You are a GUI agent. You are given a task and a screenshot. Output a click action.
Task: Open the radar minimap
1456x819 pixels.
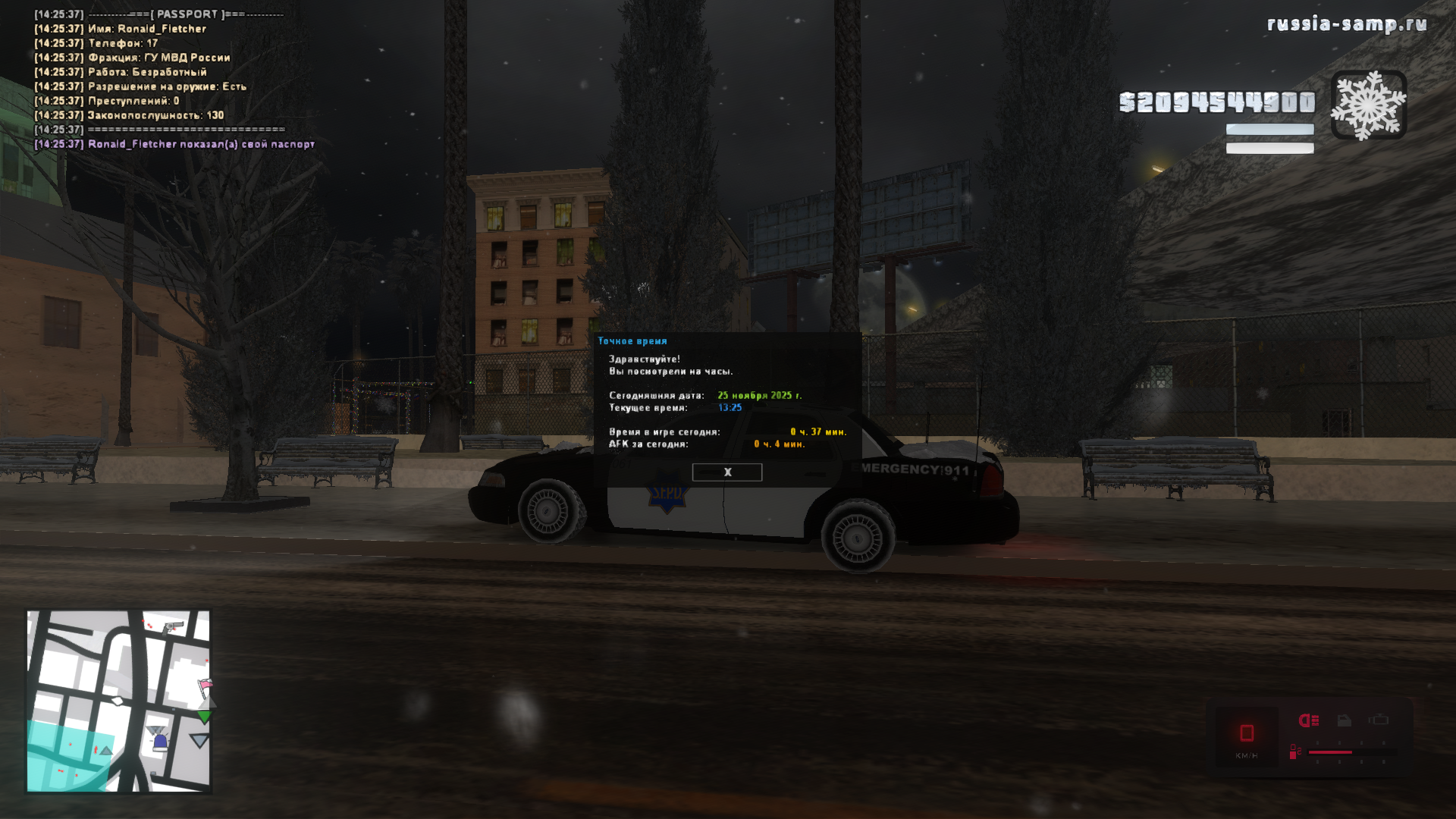118,701
